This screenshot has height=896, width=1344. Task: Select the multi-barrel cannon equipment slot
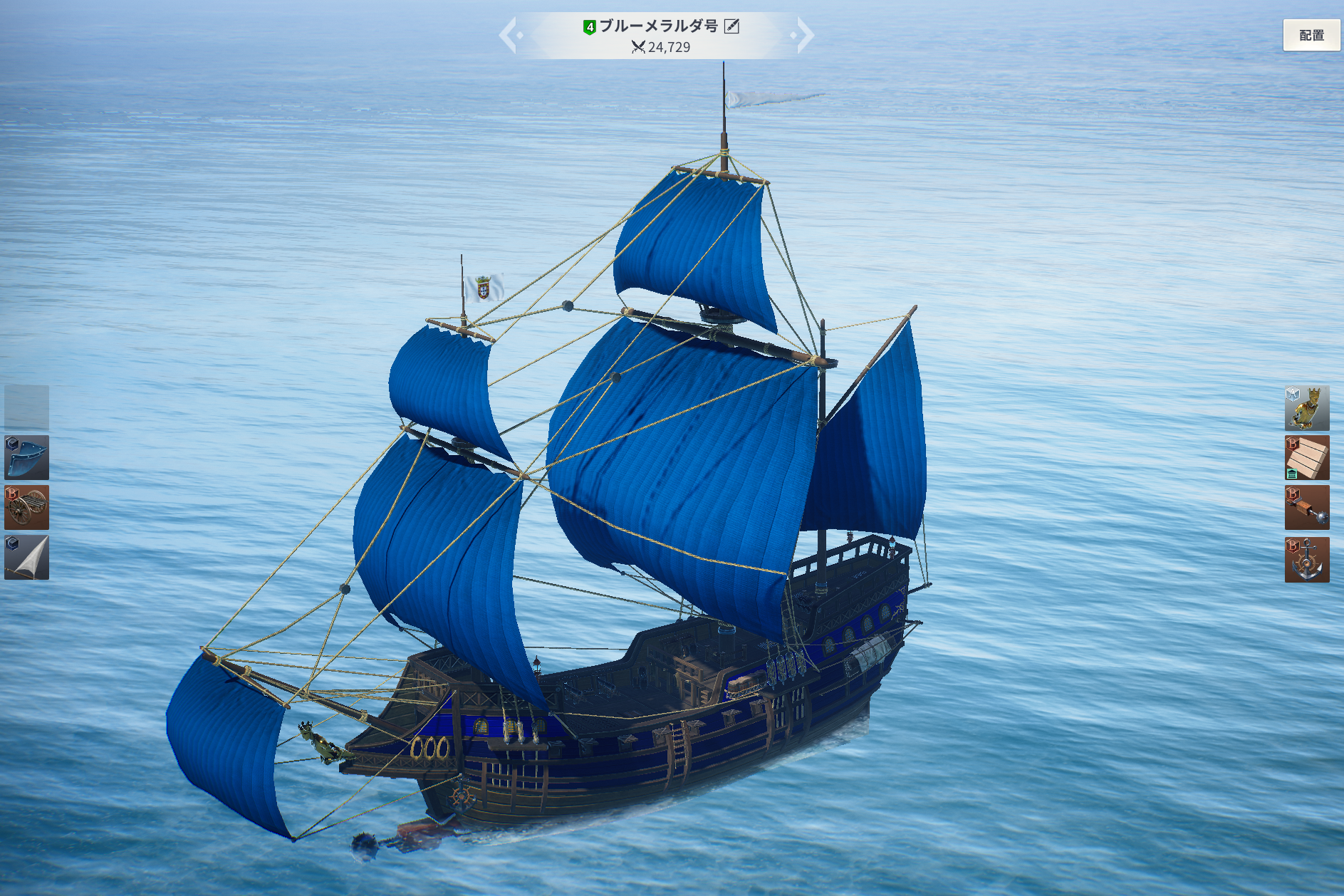click(x=27, y=507)
